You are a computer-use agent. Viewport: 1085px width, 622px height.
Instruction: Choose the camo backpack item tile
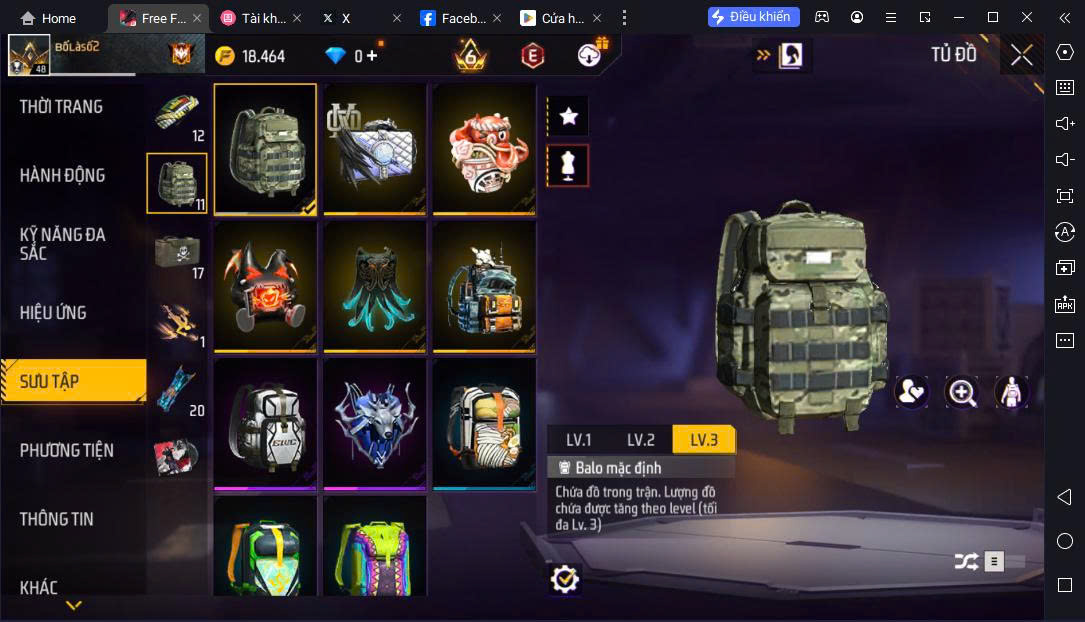pyautogui.click(x=265, y=148)
